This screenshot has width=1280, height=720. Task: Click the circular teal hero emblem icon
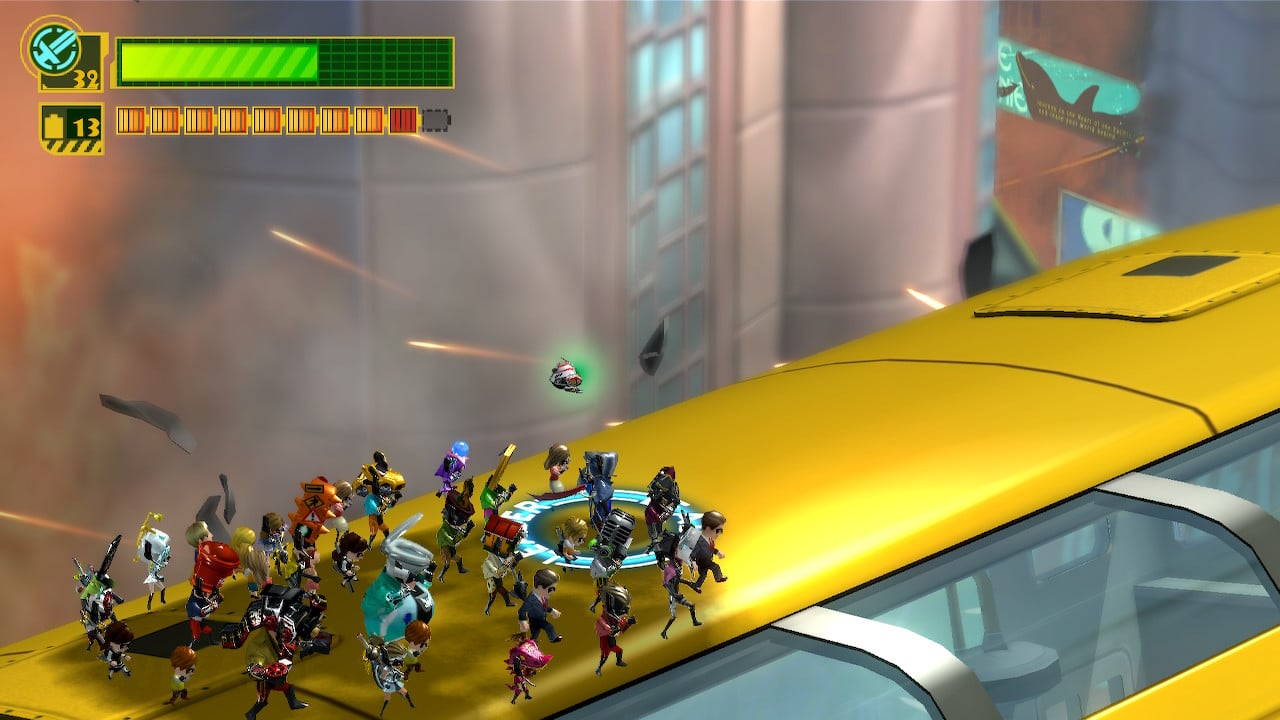point(48,47)
